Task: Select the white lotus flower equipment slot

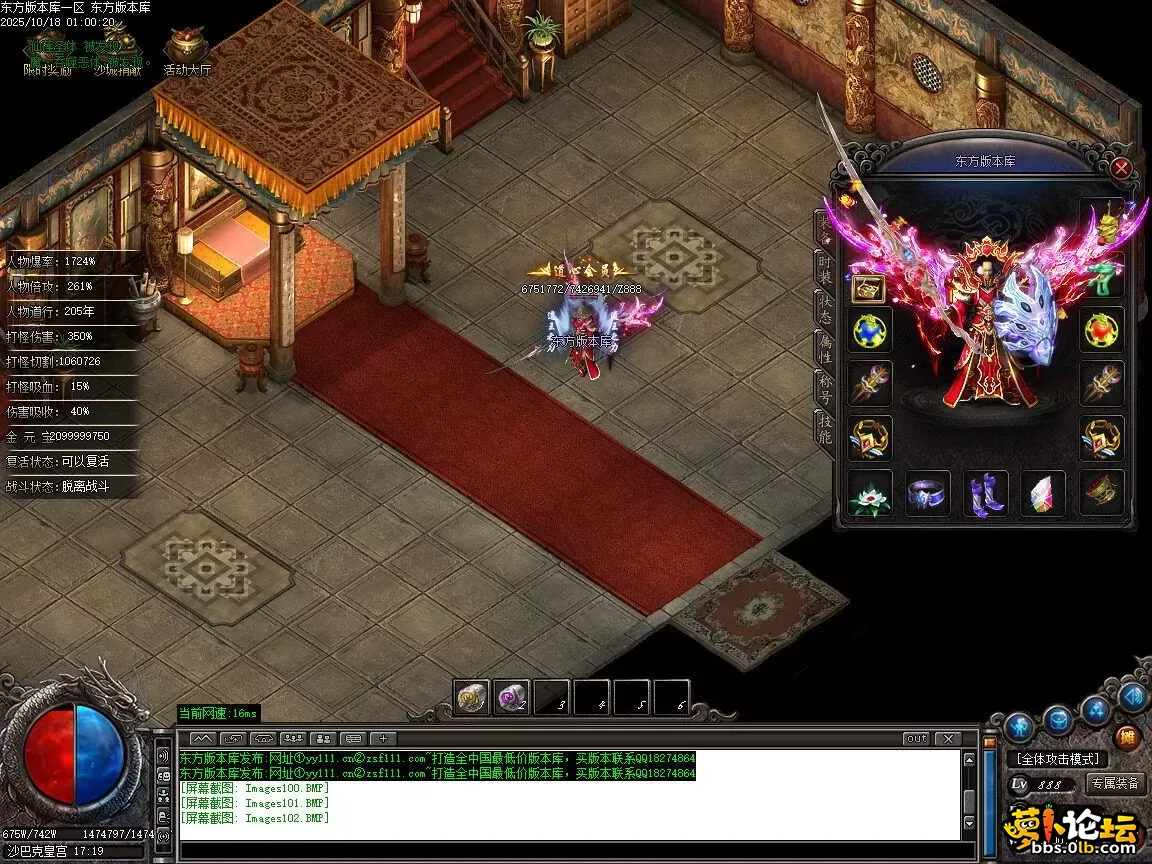Action: [870, 493]
